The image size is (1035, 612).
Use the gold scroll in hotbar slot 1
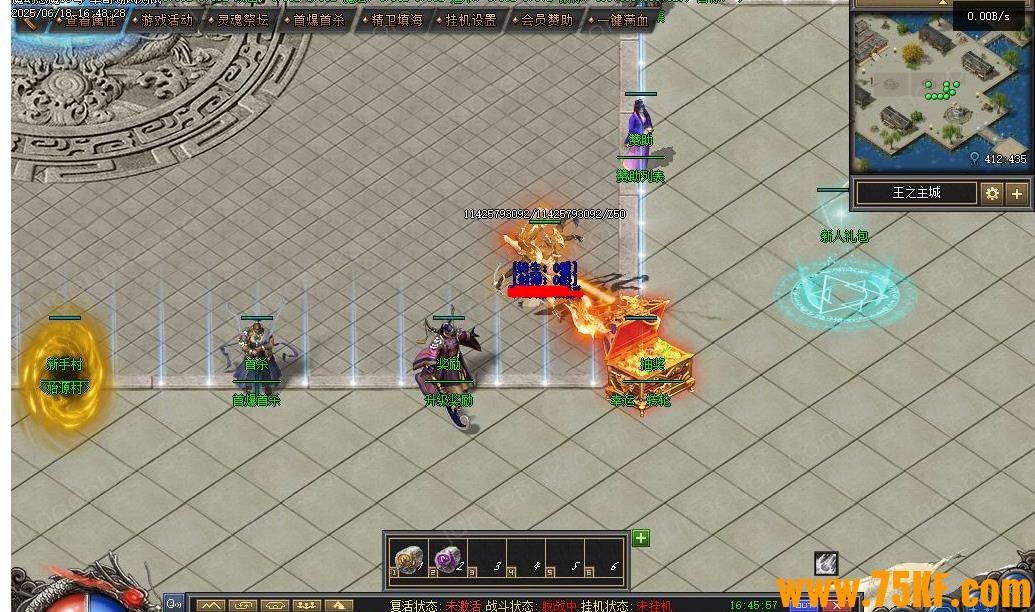pyautogui.click(x=408, y=559)
